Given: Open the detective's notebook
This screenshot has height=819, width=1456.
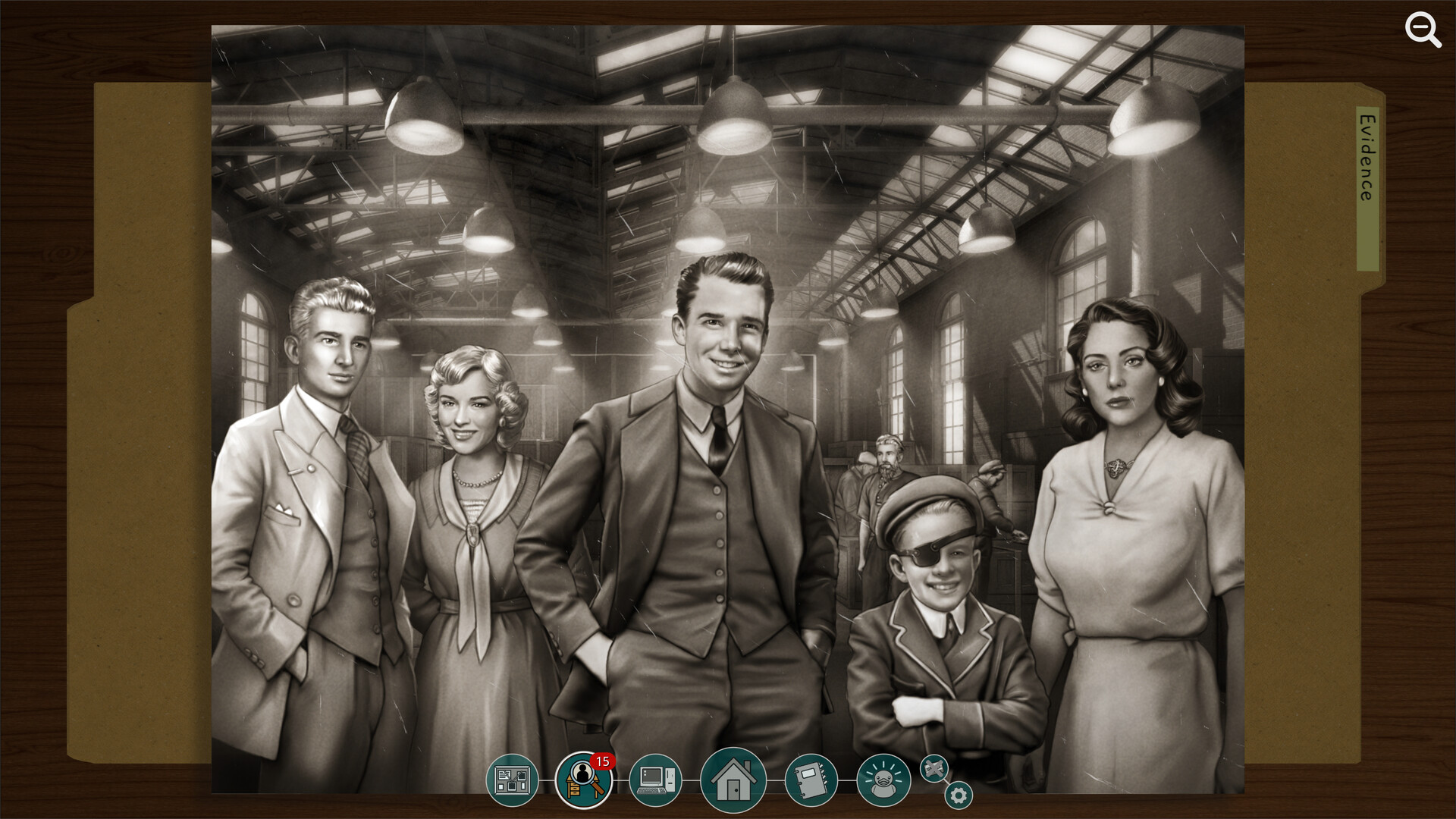Looking at the screenshot, I should click(x=810, y=779).
